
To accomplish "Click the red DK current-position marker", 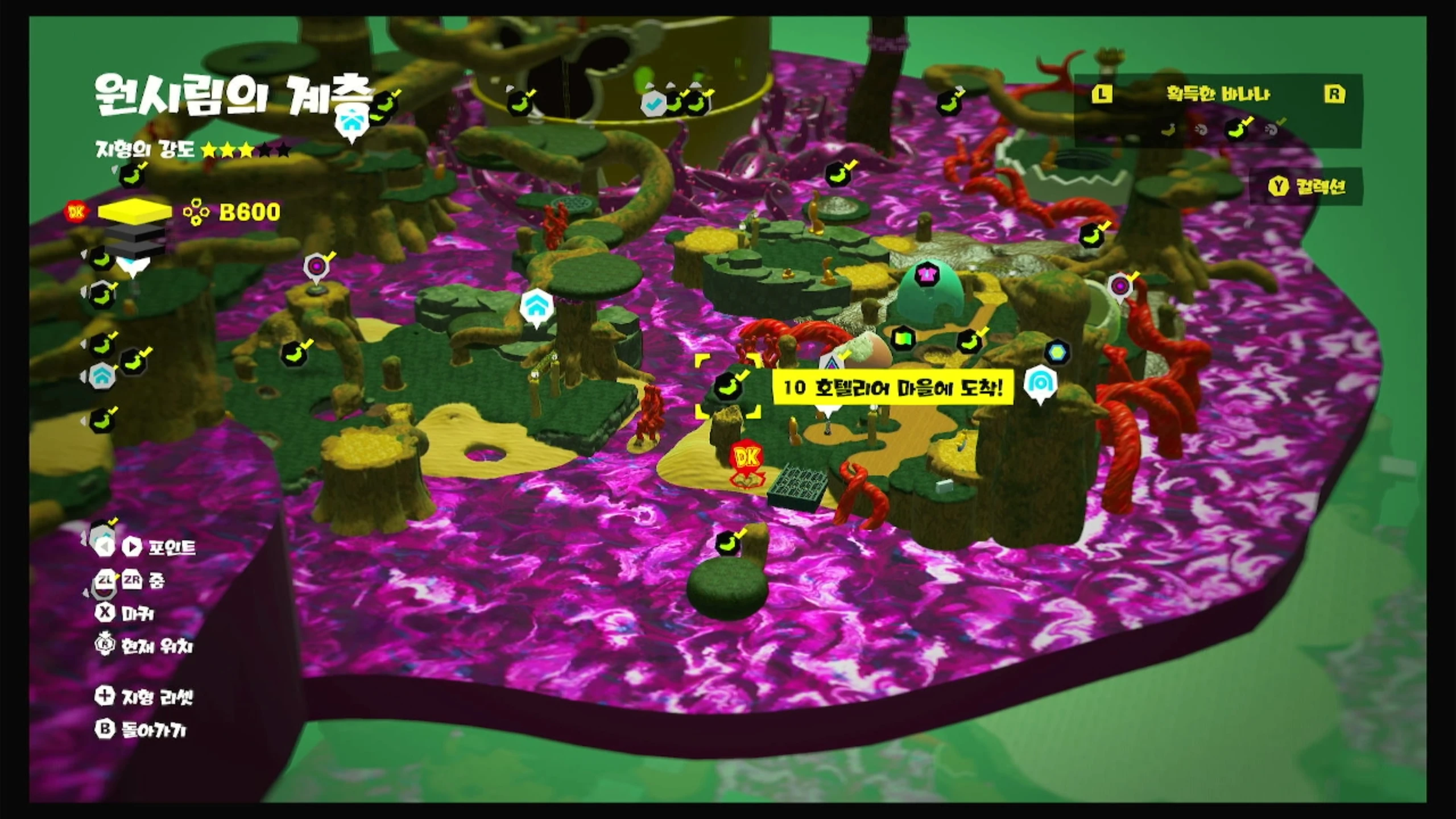I will tap(747, 457).
